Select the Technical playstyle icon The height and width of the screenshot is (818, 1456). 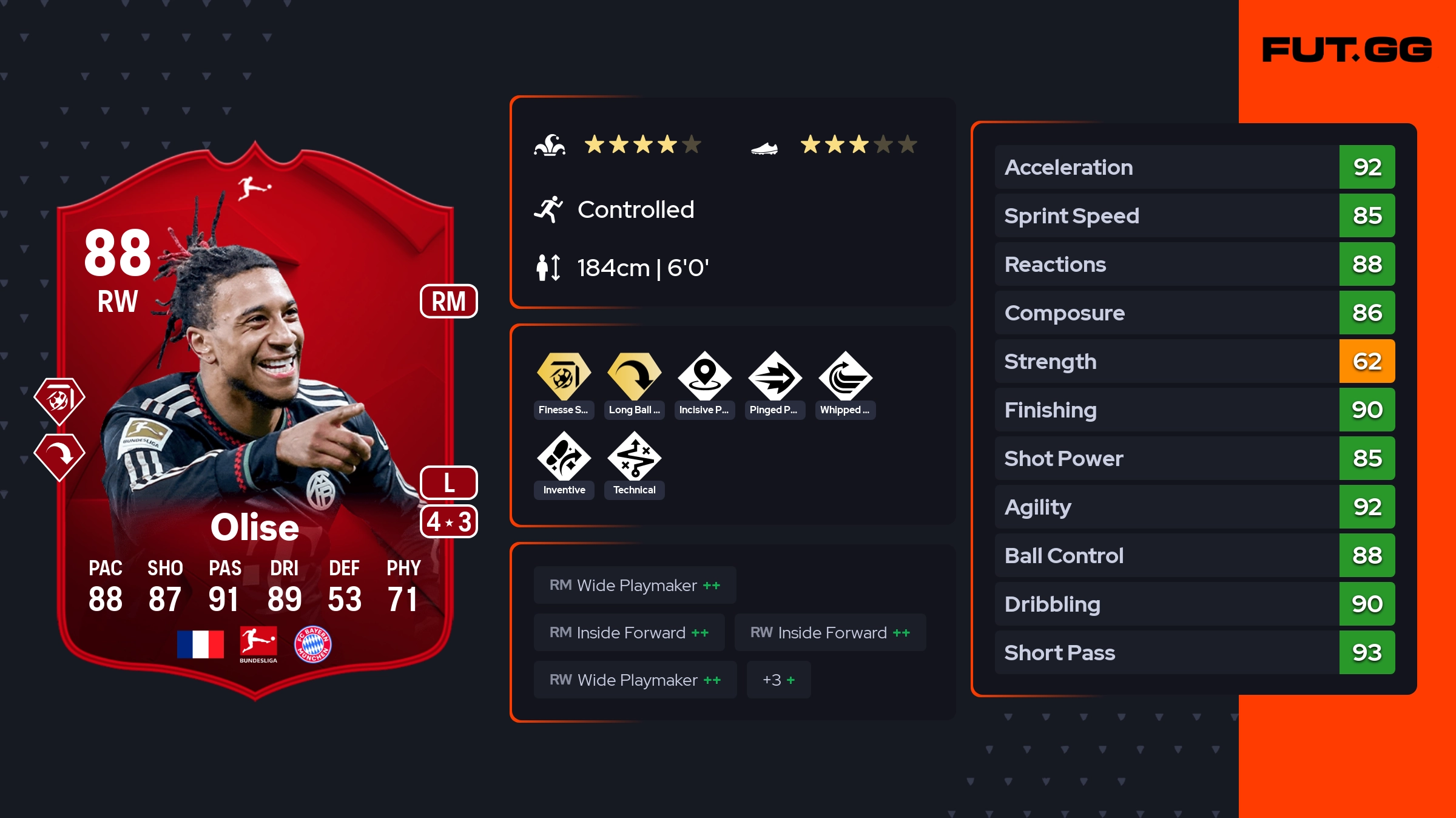tap(634, 457)
